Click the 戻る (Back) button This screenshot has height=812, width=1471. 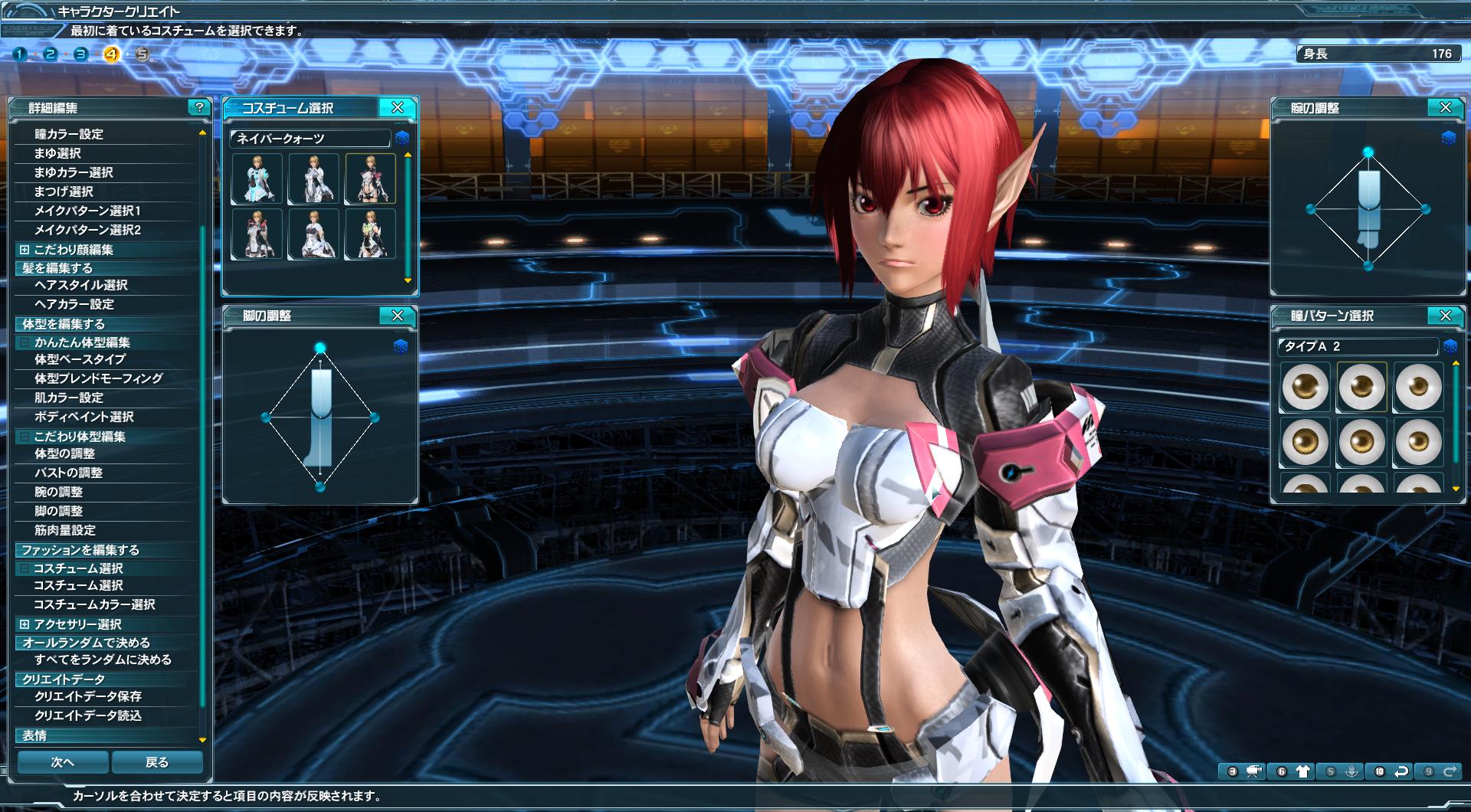pos(157,762)
